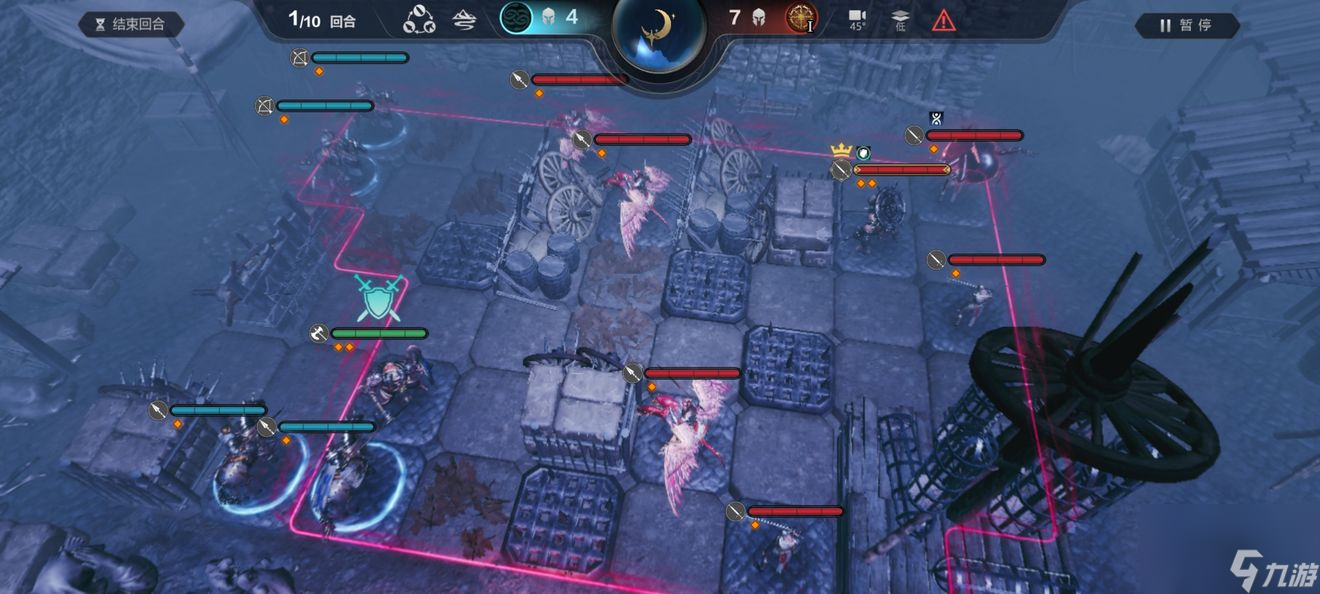Open the three-circle class counter chart
The height and width of the screenshot is (594, 1320).
click(x=419, y=19)
